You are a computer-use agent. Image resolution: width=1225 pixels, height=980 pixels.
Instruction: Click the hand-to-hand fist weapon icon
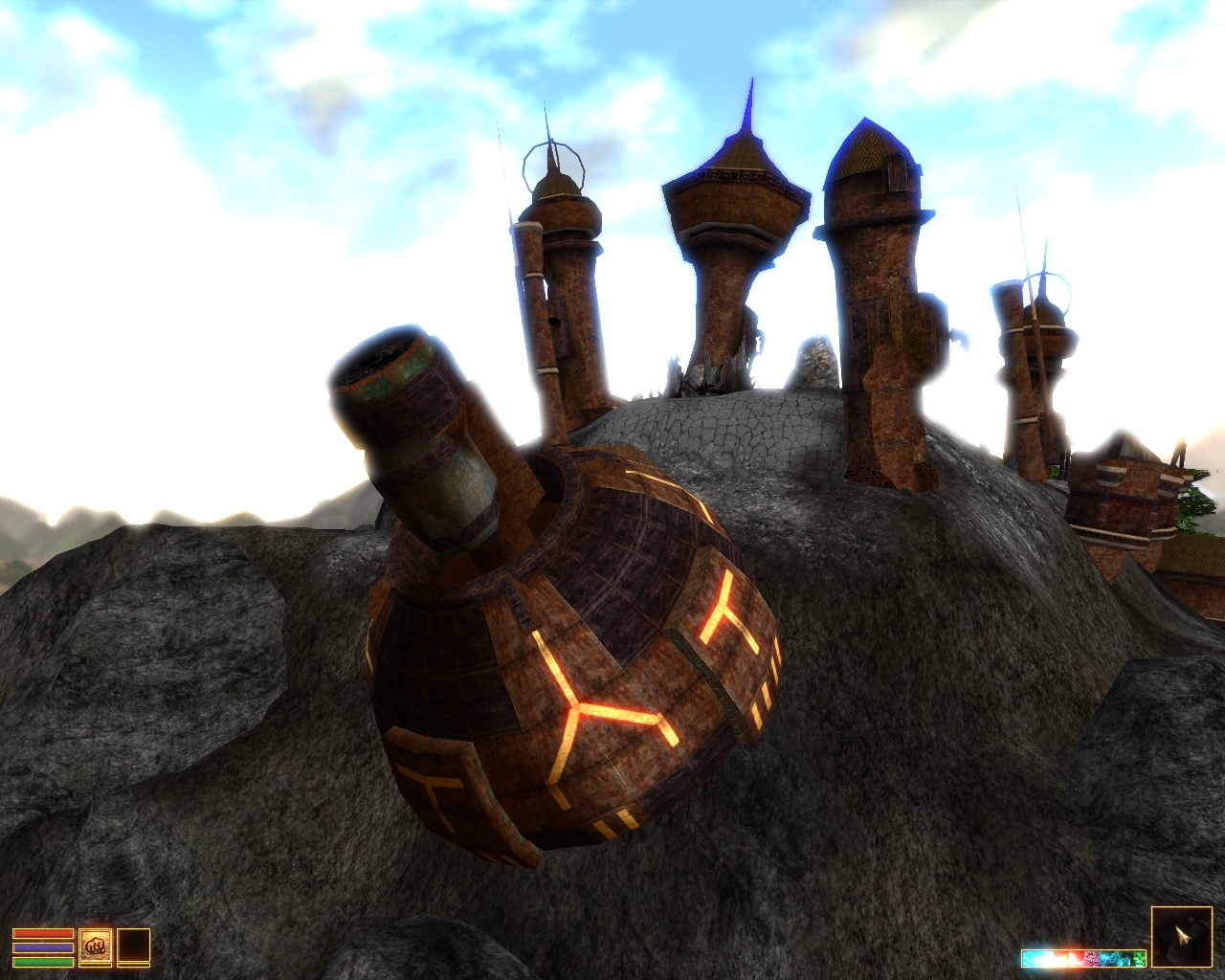pos(96,946)
